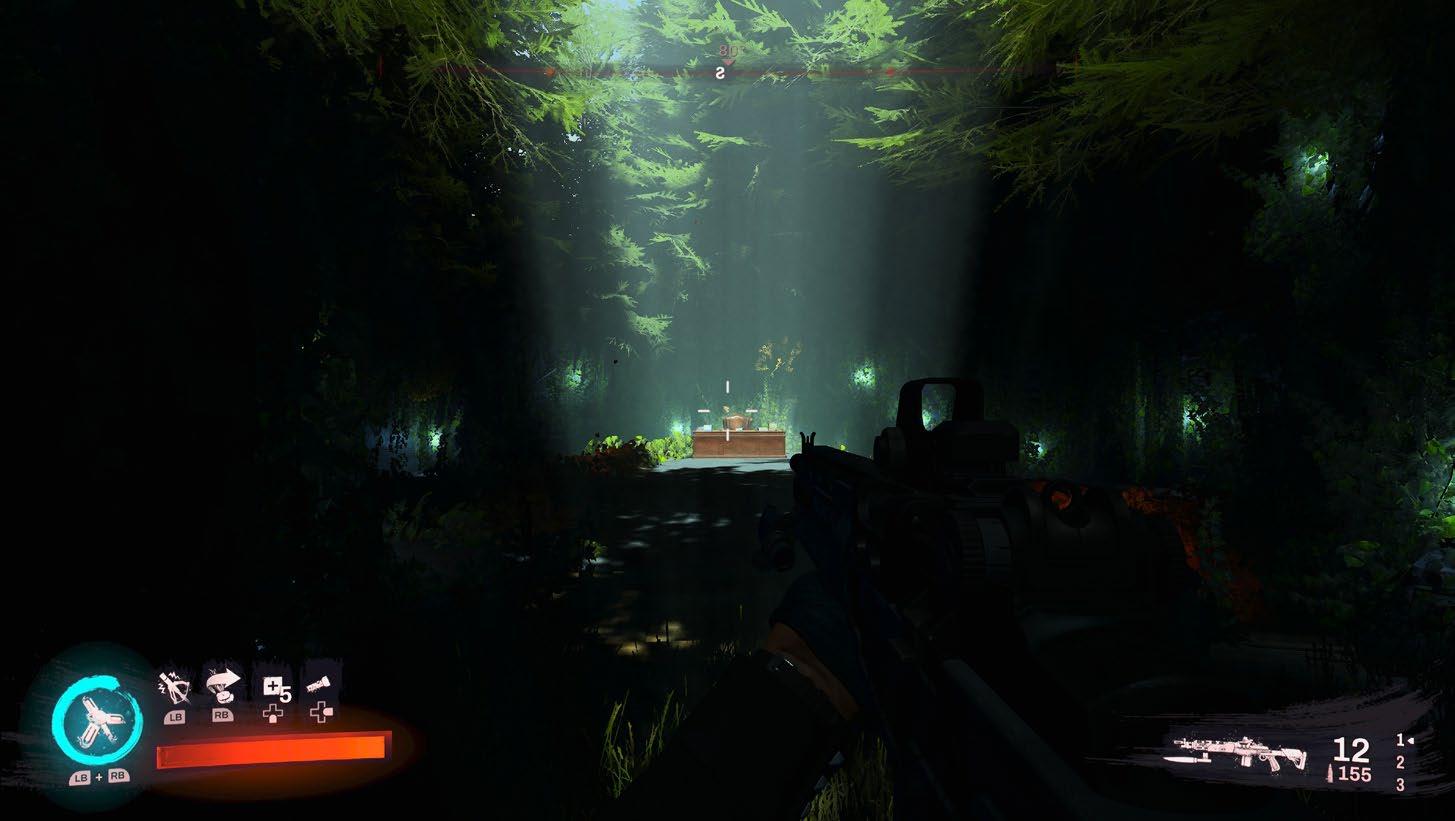Select weapon slot 1

(1400, 740)
